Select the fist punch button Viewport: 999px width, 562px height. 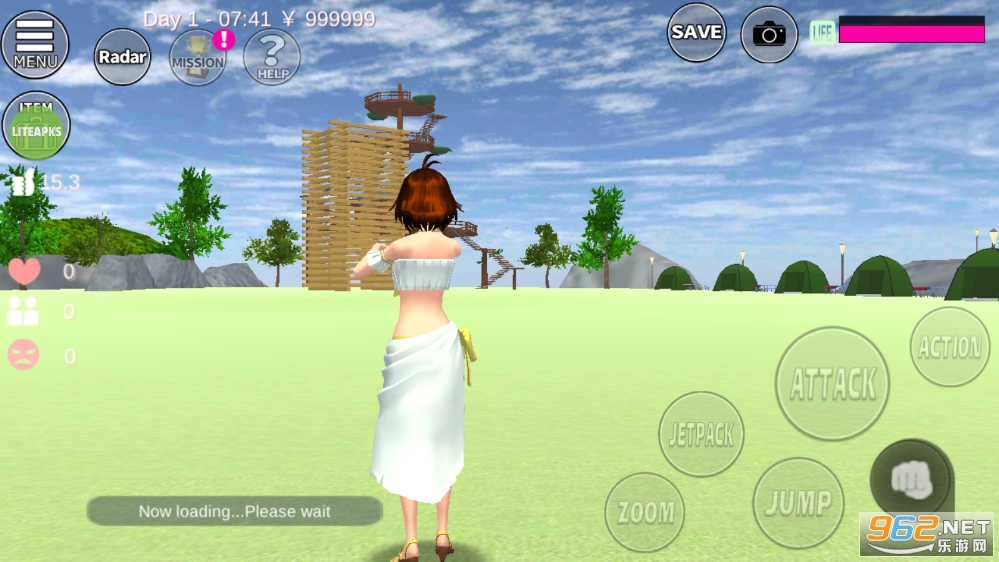910,480
